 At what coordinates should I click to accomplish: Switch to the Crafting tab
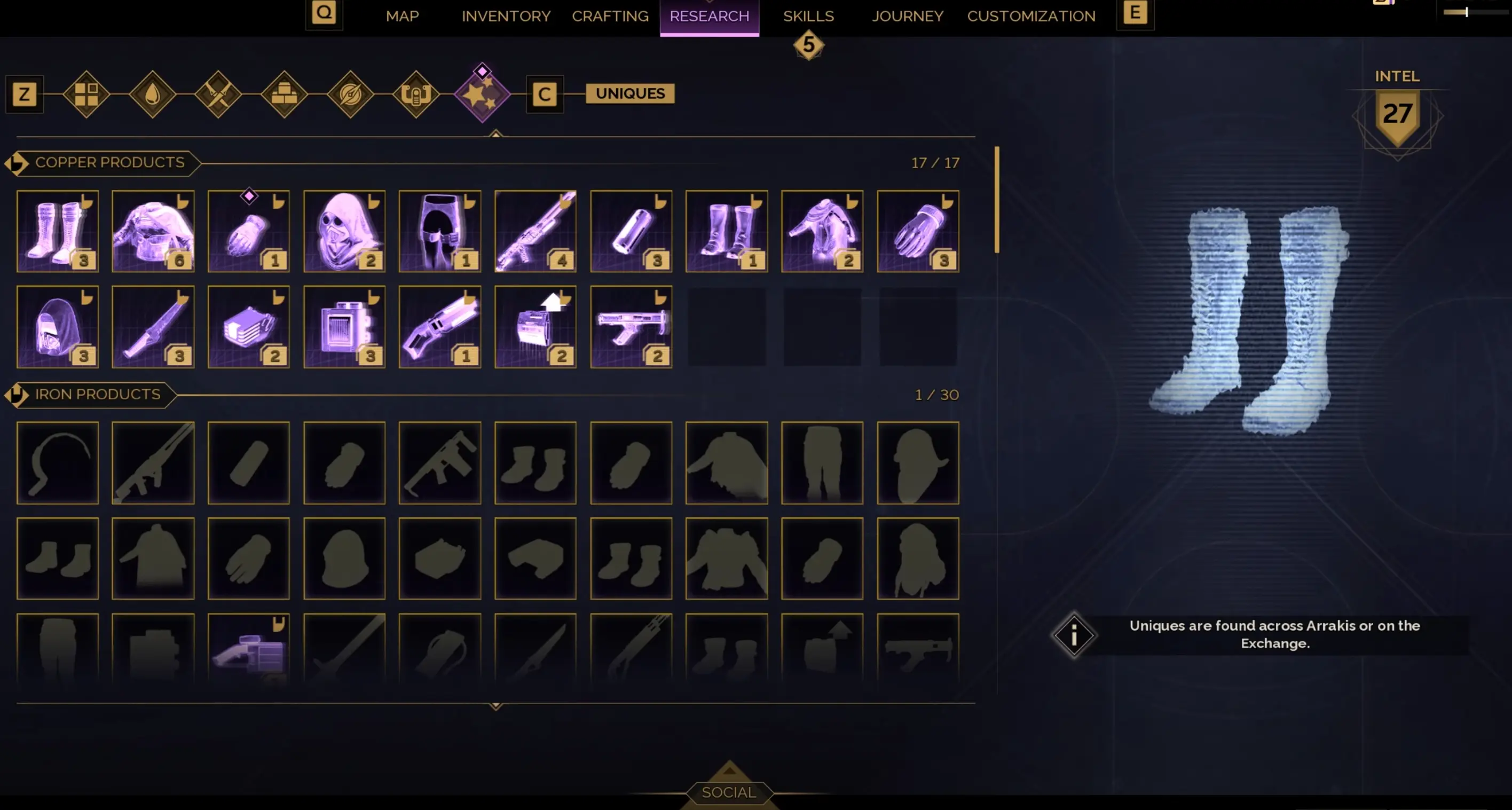tap(610, 16)
